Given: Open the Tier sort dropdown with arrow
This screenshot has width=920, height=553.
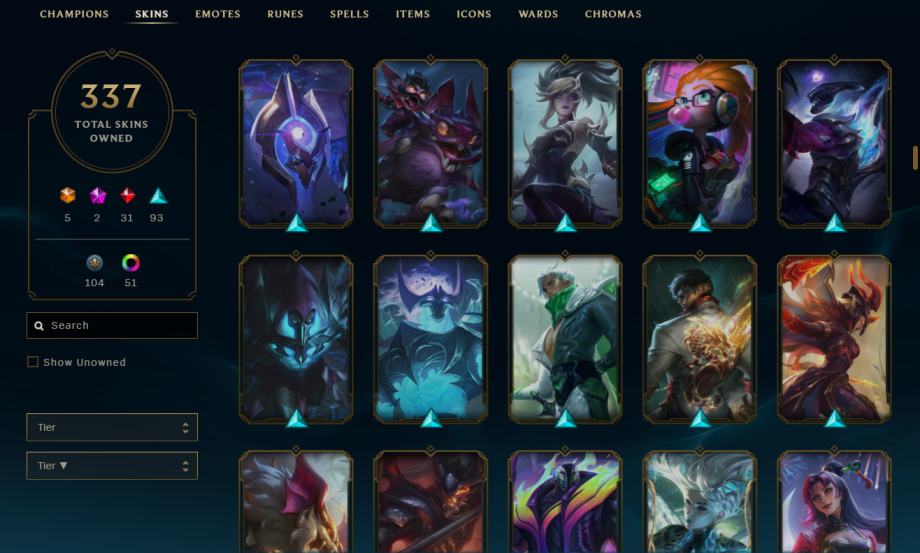Looking at the screenshot, I should coord(112,466).
